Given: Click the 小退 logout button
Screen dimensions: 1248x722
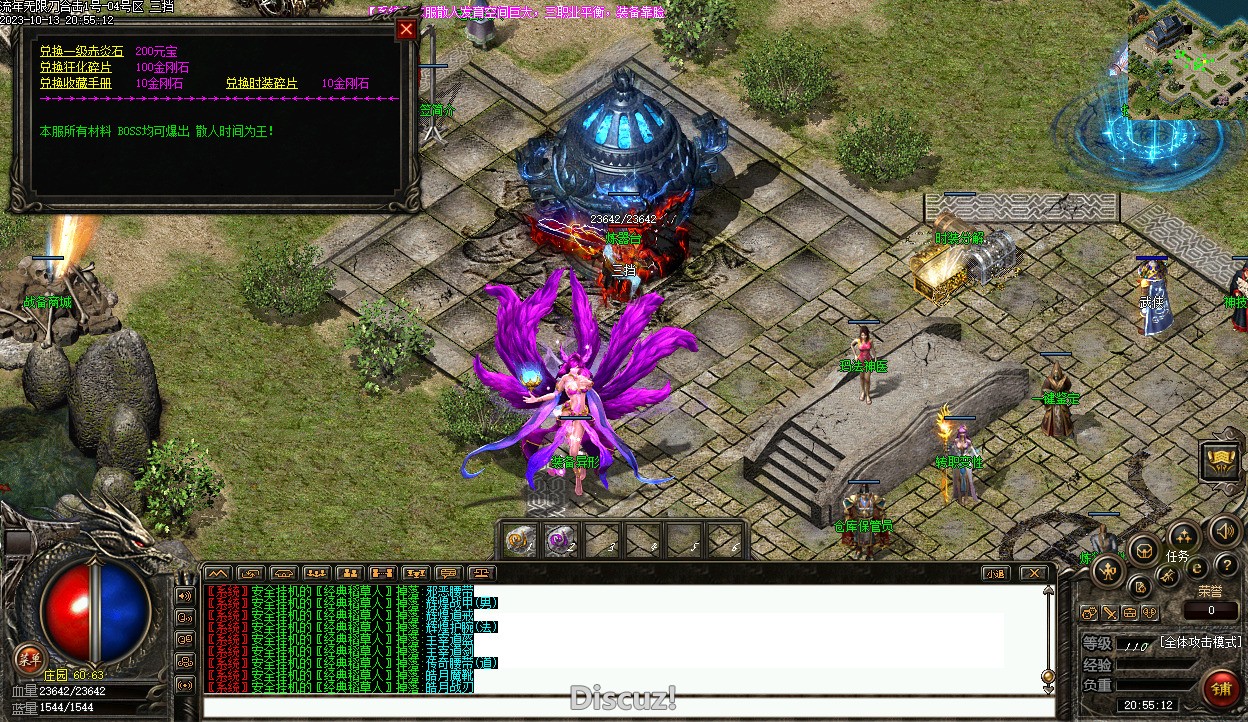Looking at the screenshot, I should 994,574.
